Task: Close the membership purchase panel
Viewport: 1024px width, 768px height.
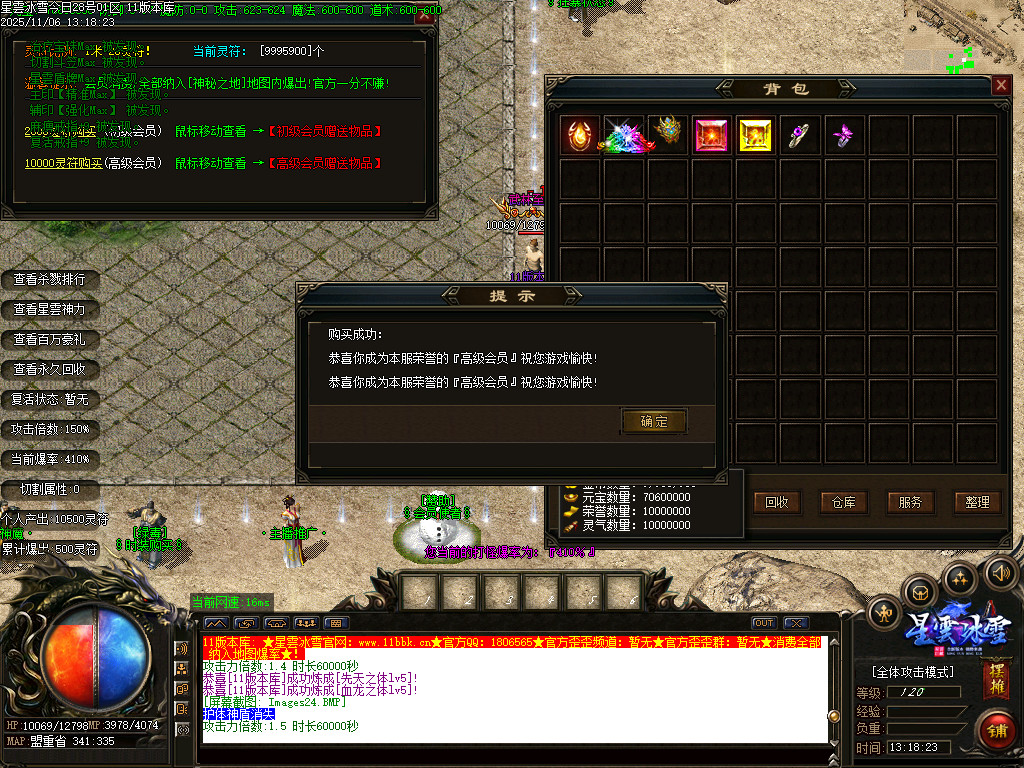Action: [x=425, y=16]
